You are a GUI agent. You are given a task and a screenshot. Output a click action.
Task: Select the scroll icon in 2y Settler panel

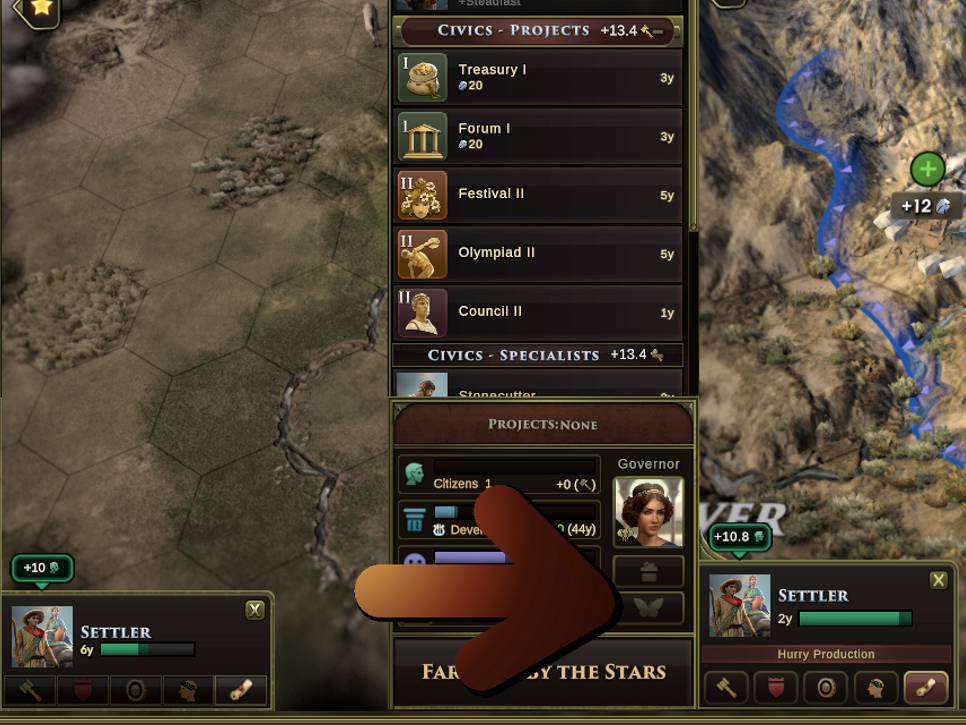925,688
